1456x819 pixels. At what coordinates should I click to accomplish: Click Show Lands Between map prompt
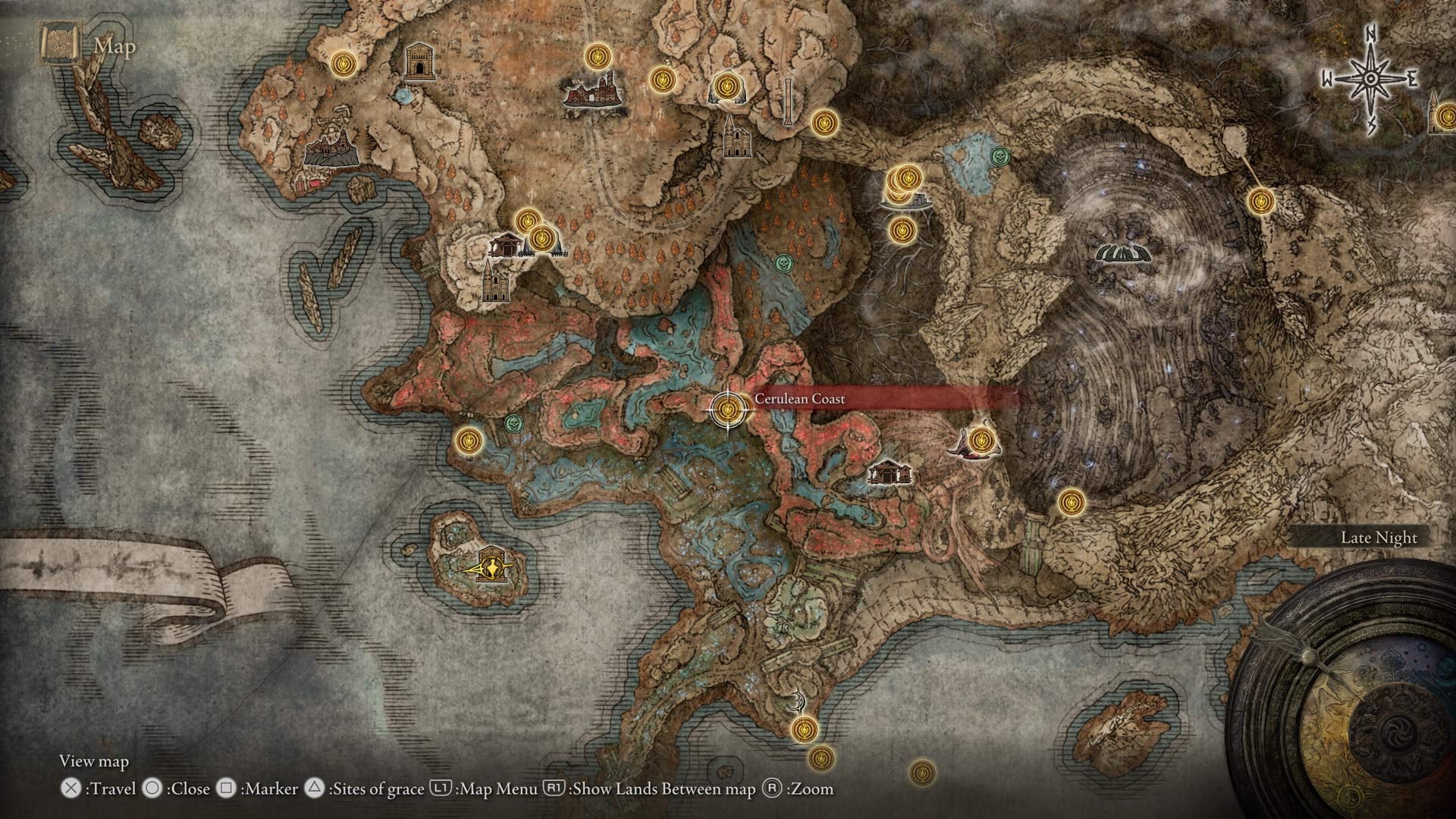pyautogui.click(x=637, y=789)
